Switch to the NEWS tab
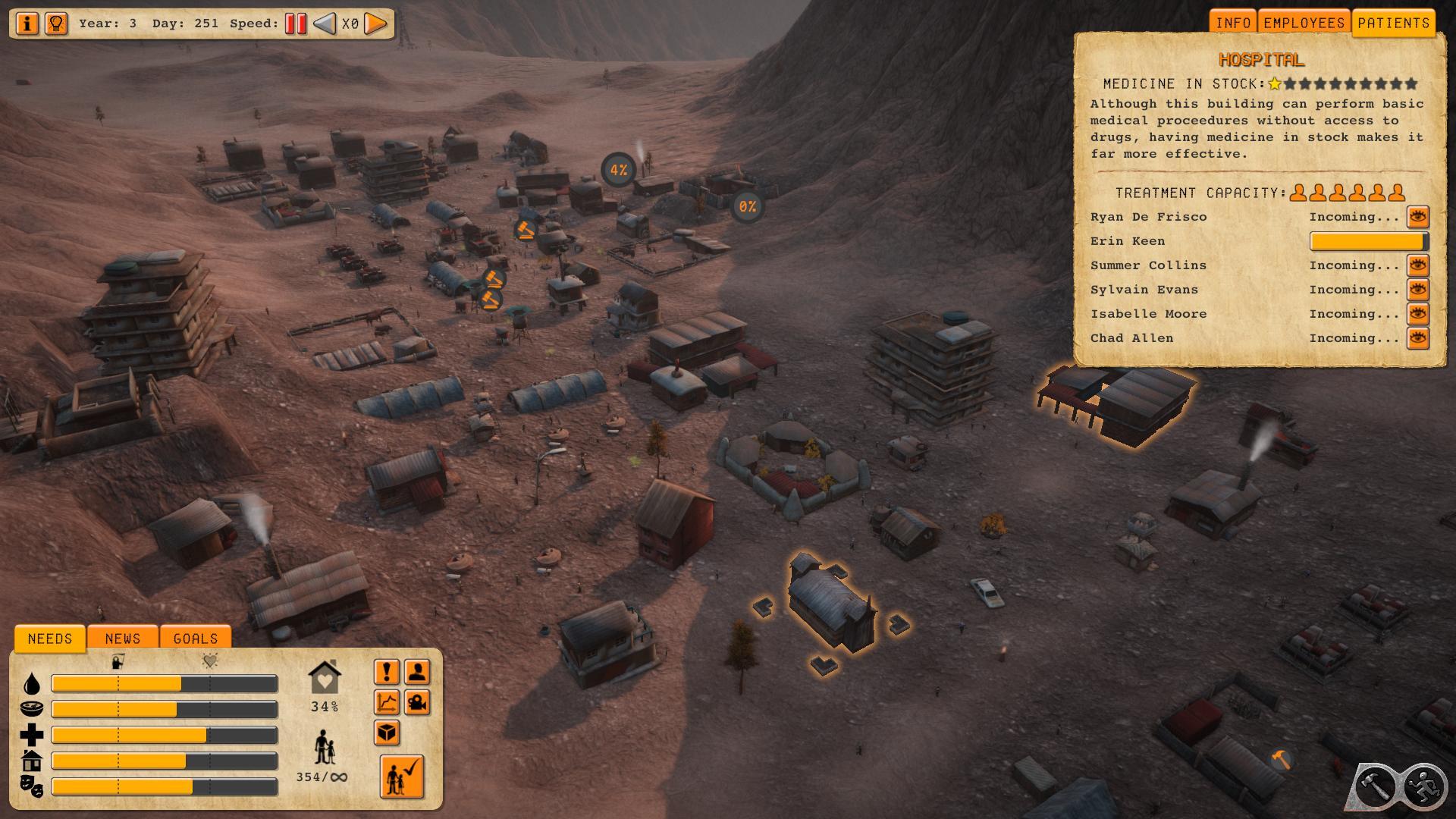 pos(123,639)
